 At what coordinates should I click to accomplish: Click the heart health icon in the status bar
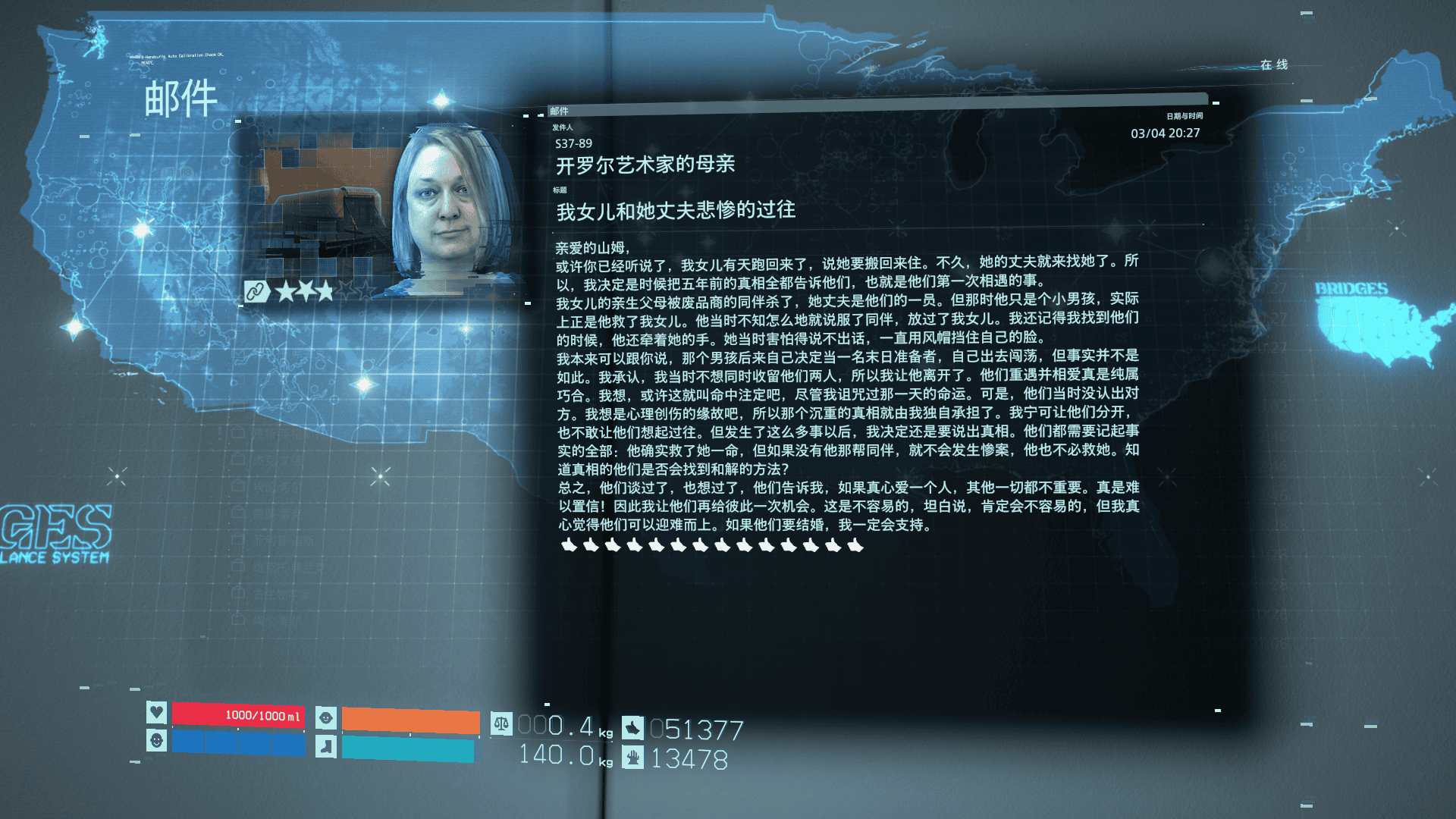[x=156, y=714]
